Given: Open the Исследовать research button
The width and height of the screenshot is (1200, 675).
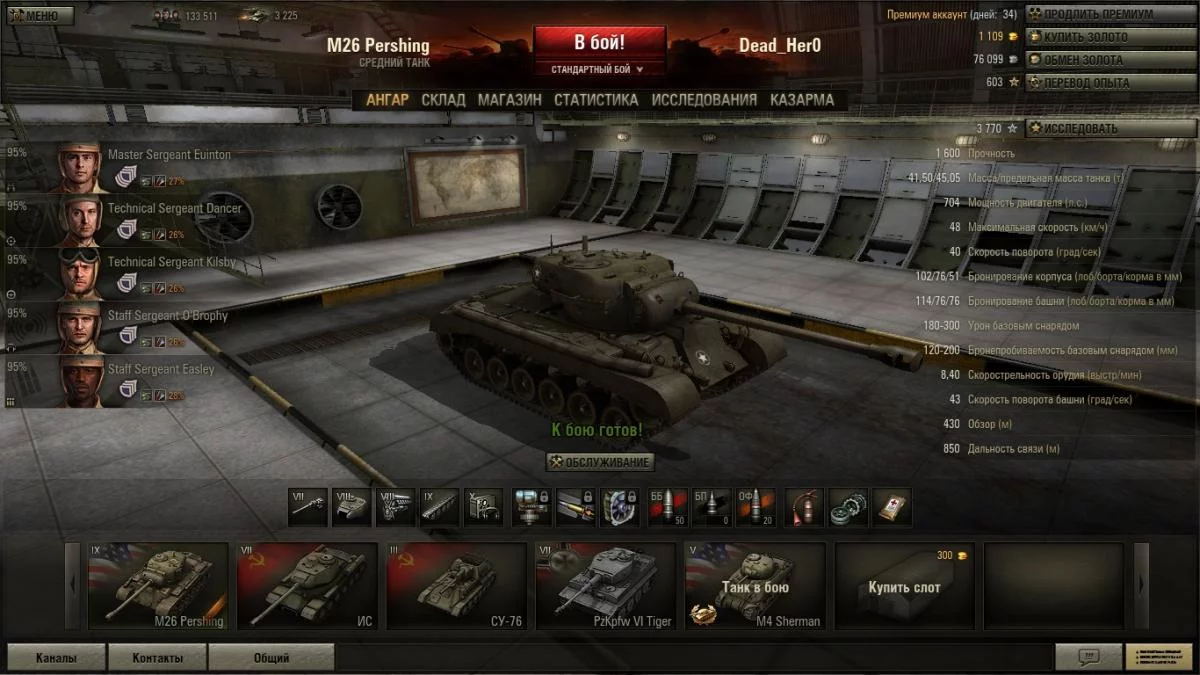Looking at the screenshot, I should pos(1110,128).
